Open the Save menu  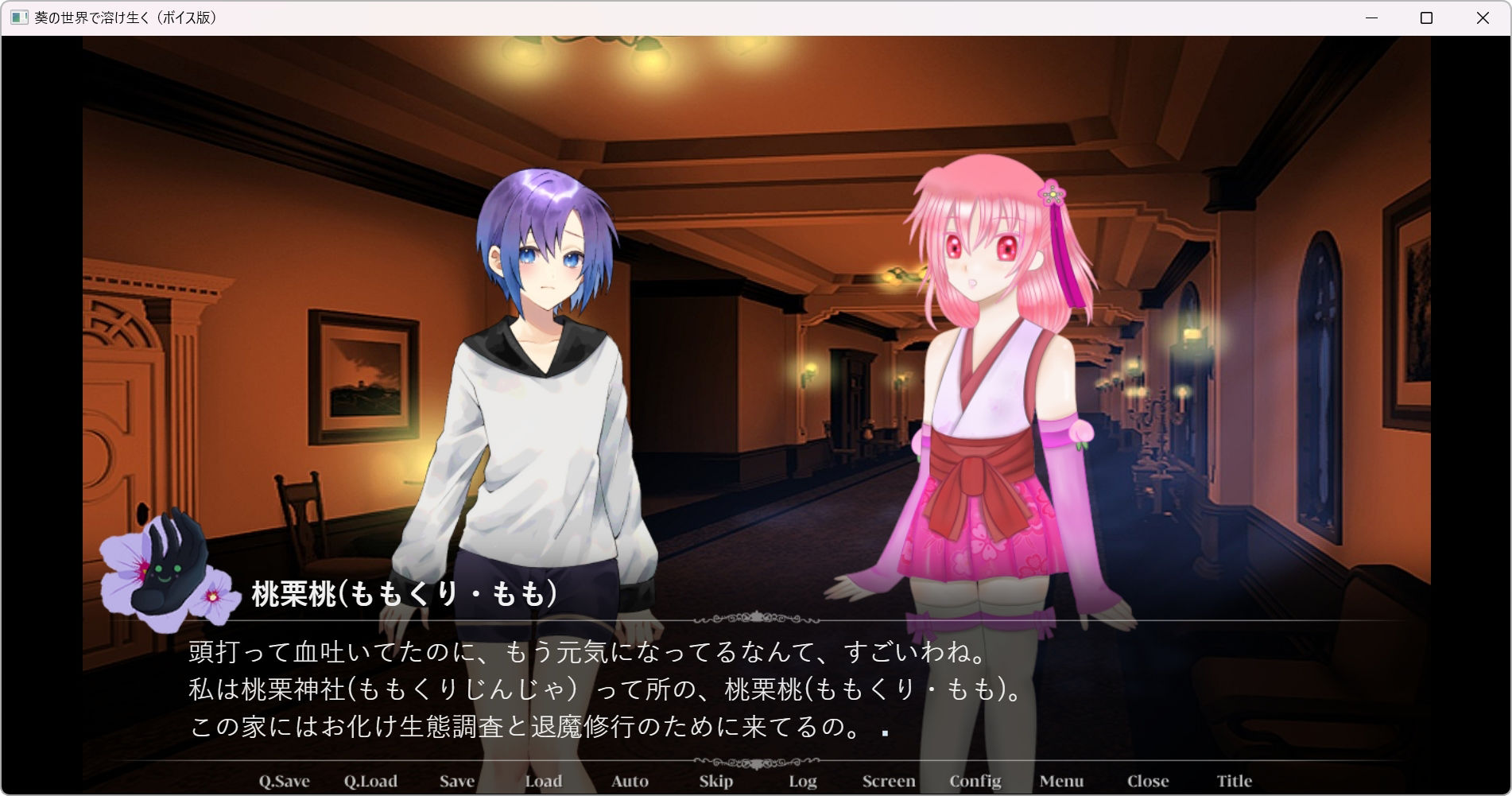click(457, 781)
